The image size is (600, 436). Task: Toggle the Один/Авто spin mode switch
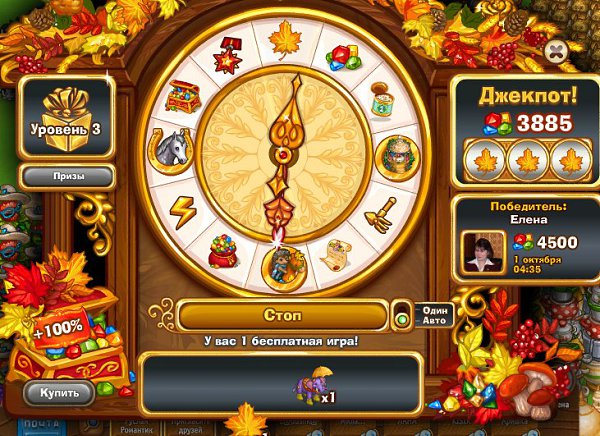[x=401, y=319]
